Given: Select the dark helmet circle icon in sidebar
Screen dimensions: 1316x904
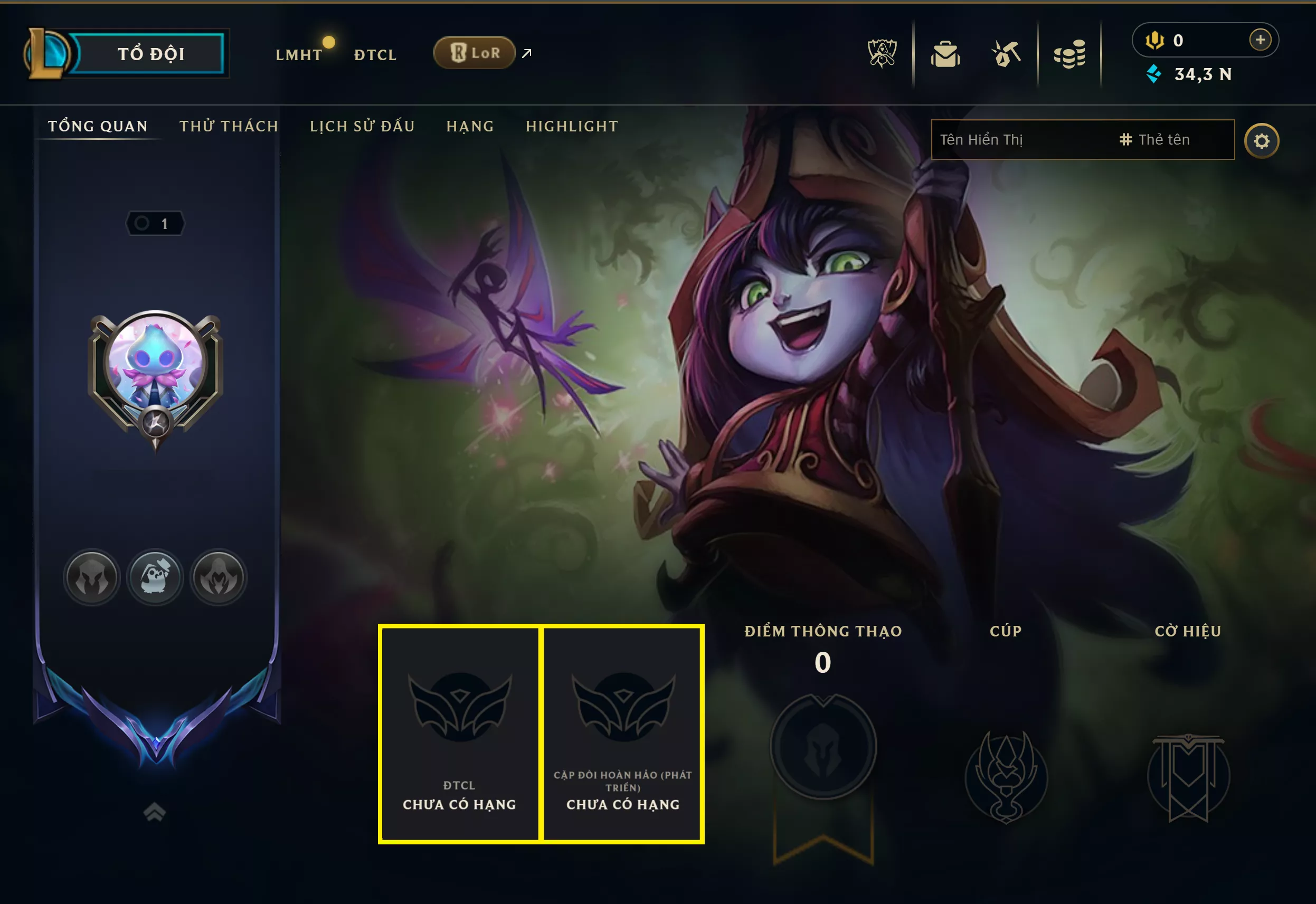Looking at the screenshot, I should [91, 577].
